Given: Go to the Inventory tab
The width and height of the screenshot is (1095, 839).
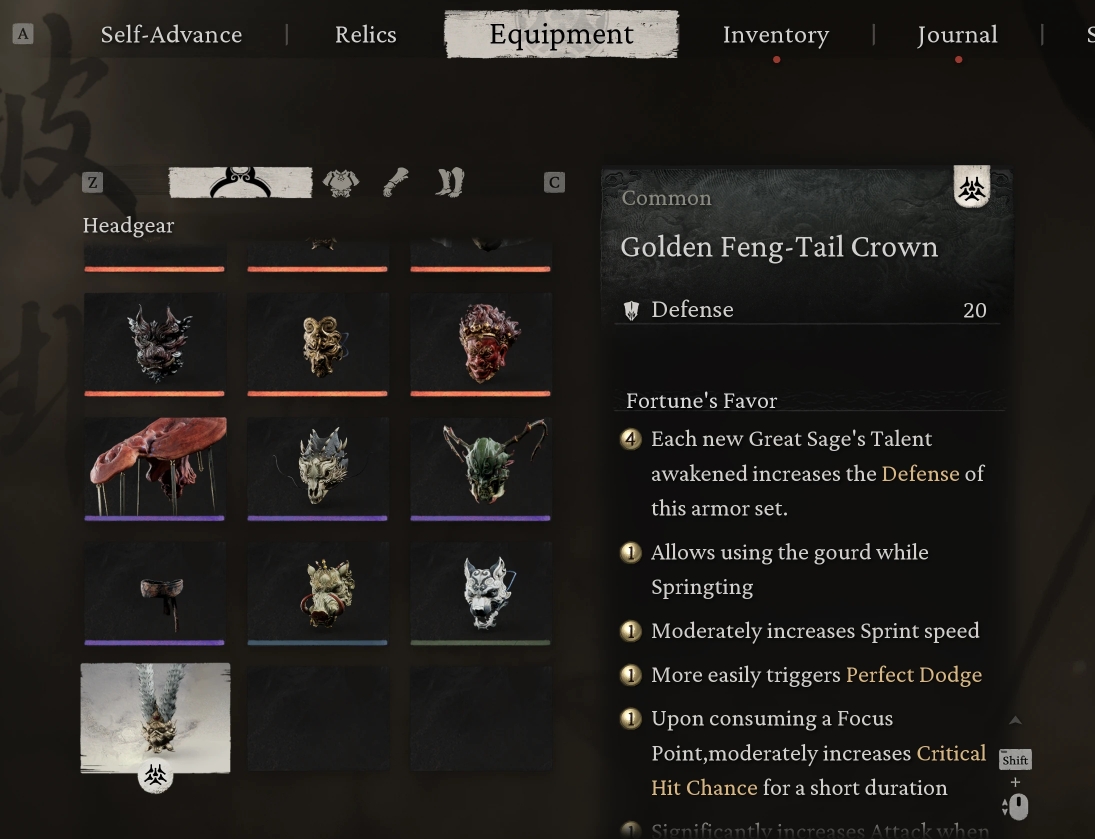Looking at the screenshot, I should (x=775, y=35).
